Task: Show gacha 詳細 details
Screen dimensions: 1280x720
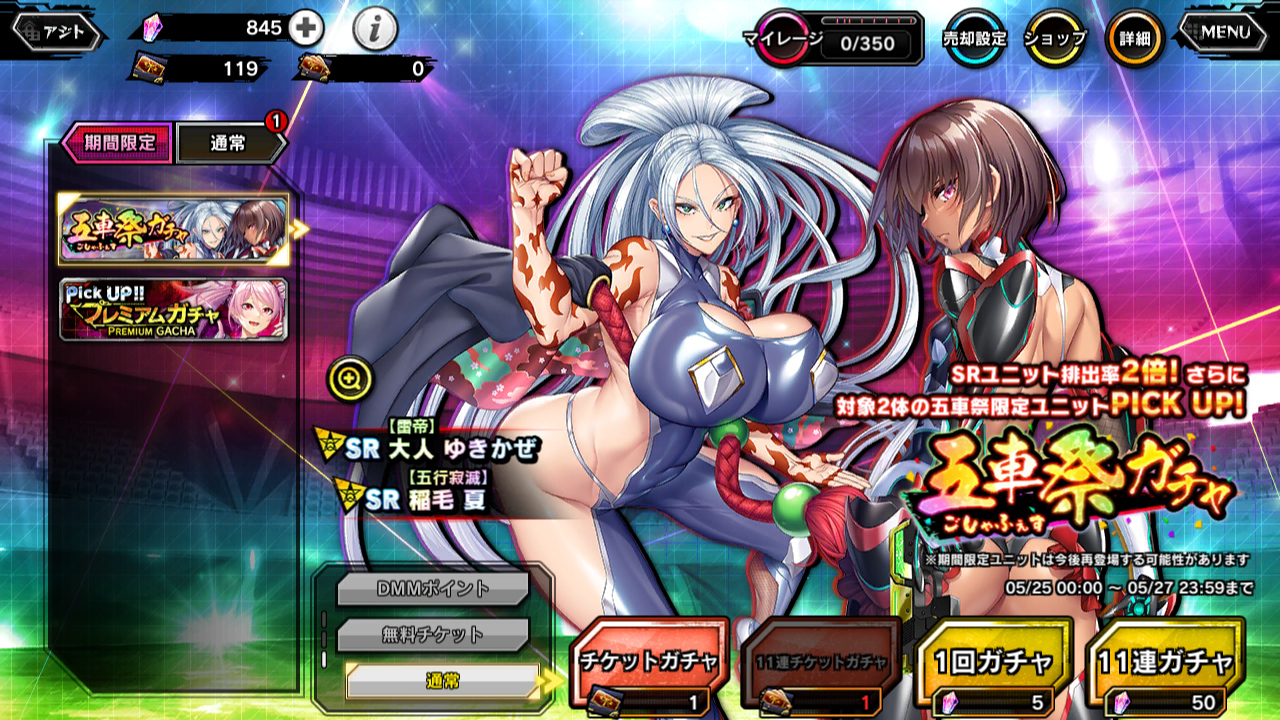Action: [x=1134, y=39]
